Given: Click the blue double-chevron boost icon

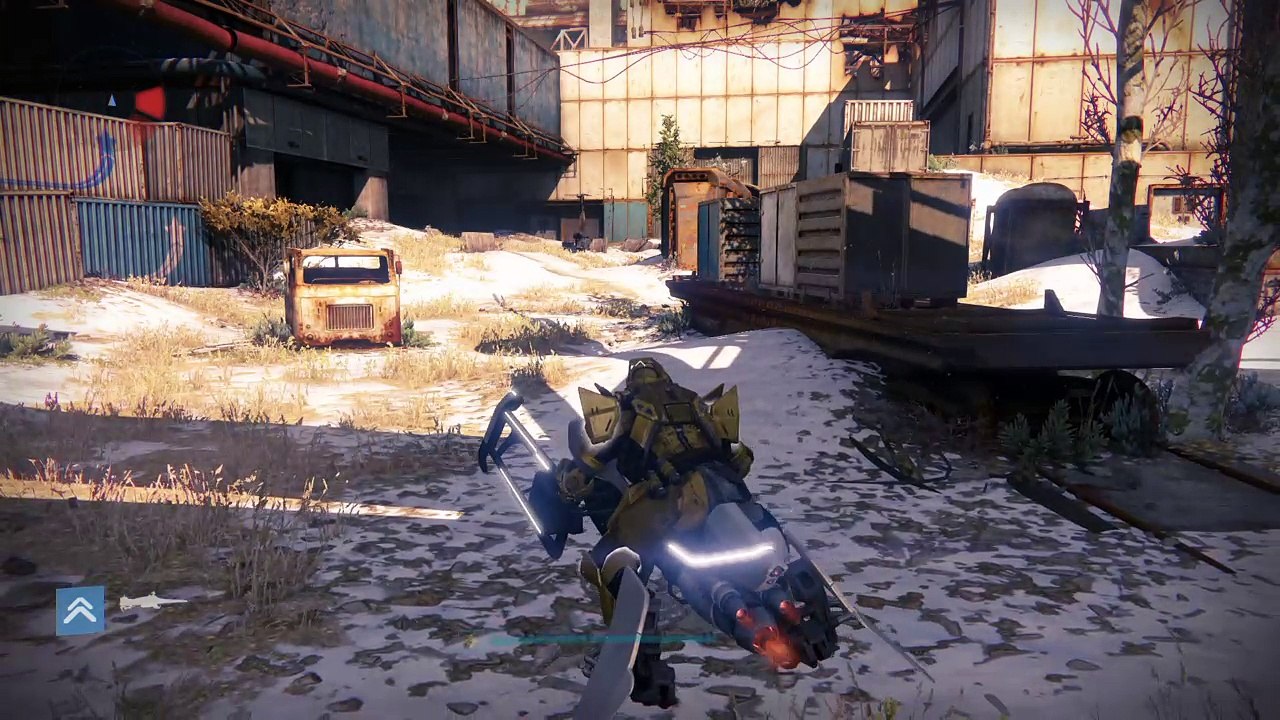Looking at the screenshot, I should coord(80,610).
